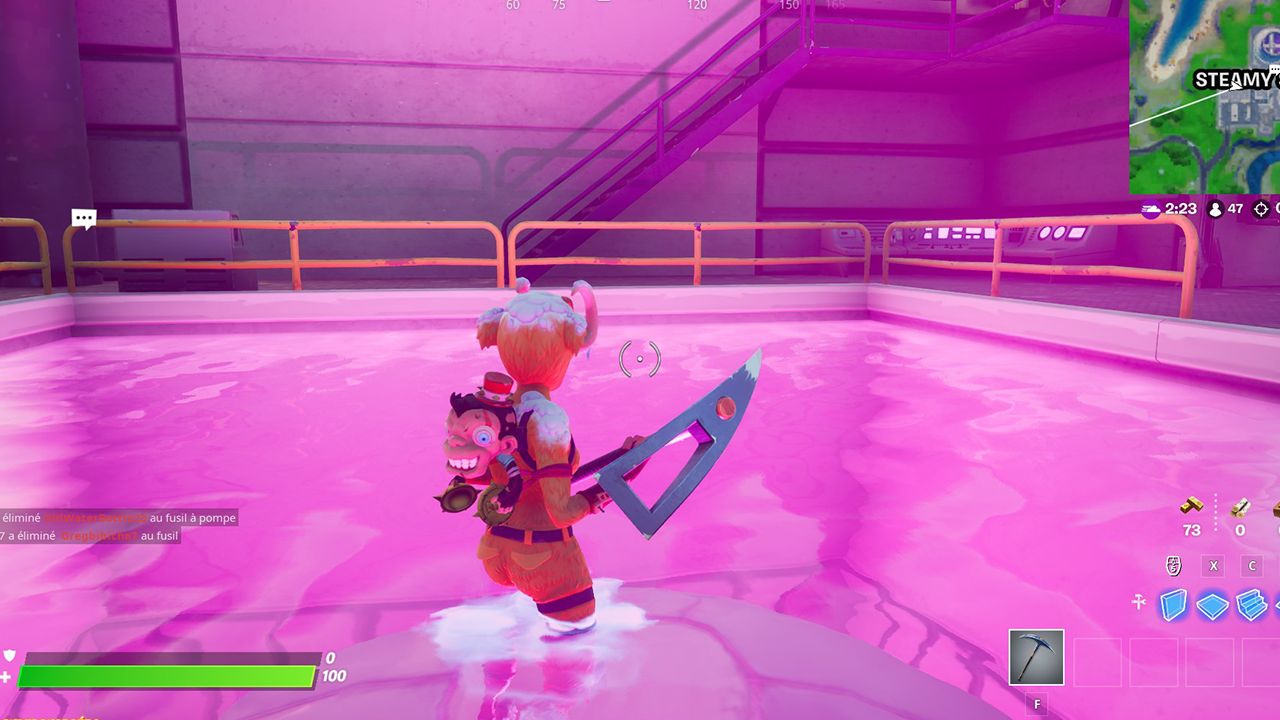Select the floor building piece icon
The width and height of the screenshot is (1280, 720).
(1211, 605)
